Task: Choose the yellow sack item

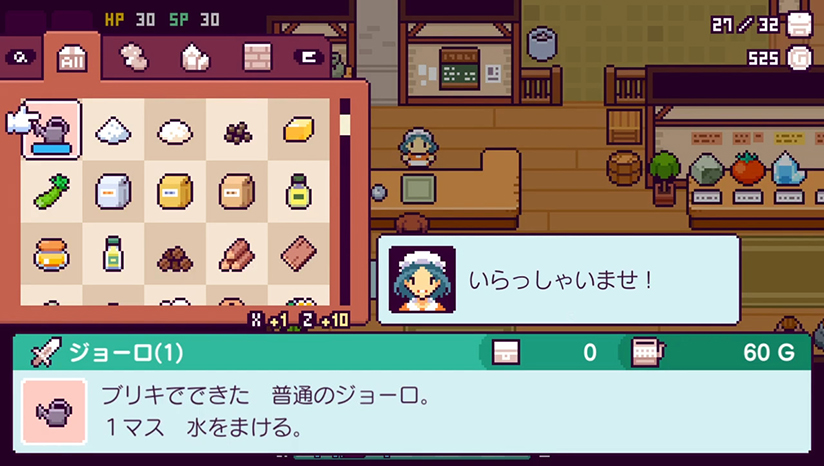Action: point(175,192)
